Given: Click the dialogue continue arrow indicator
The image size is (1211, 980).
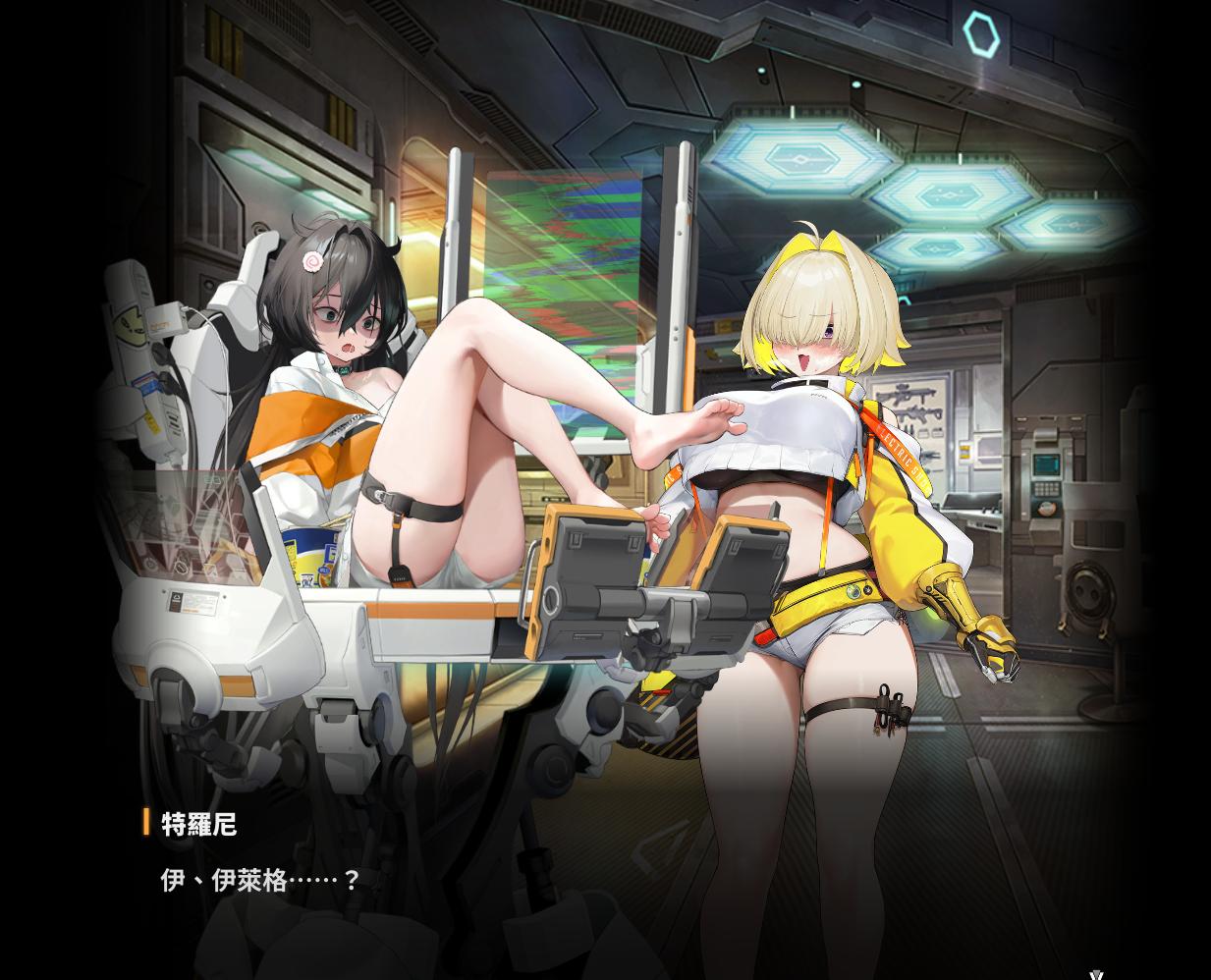Looking at the screenshot, I should click(1096, 974).
